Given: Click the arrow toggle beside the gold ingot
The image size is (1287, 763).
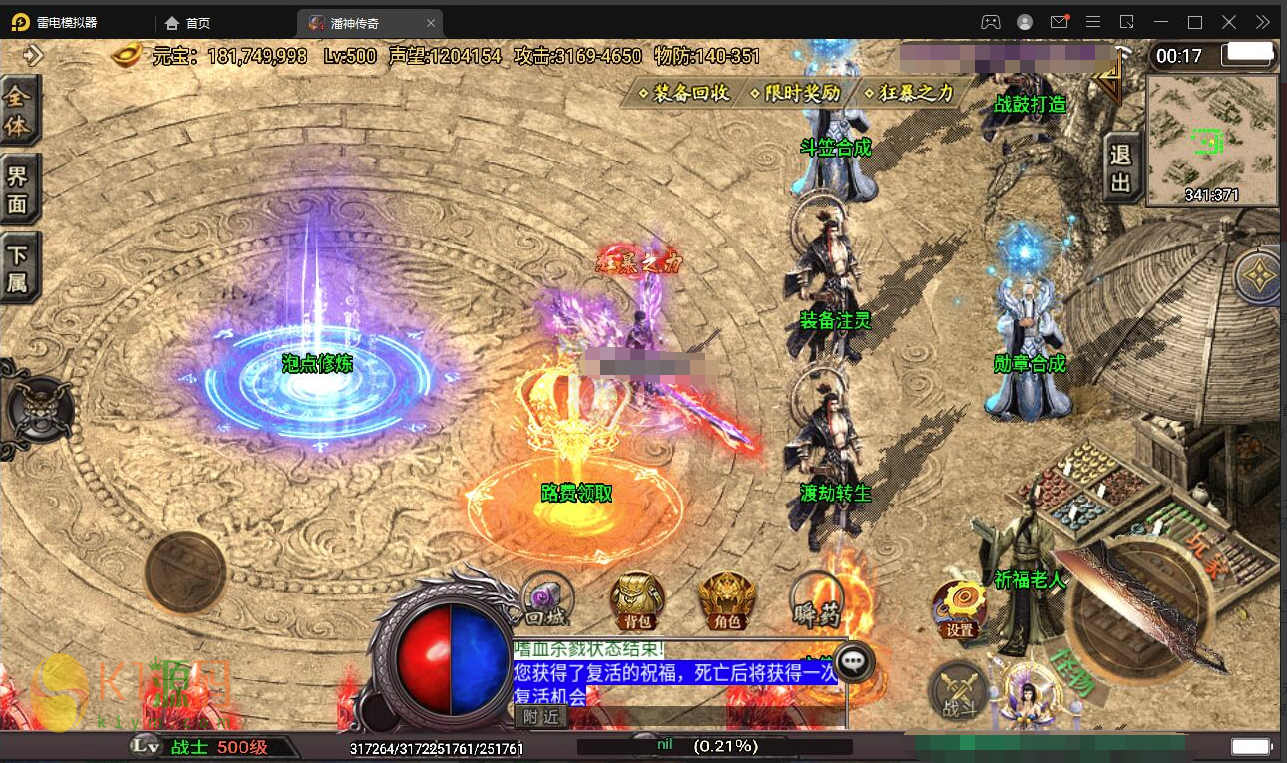Looking at the screenshot, I should pyautogui.click(x=33, y=55).
